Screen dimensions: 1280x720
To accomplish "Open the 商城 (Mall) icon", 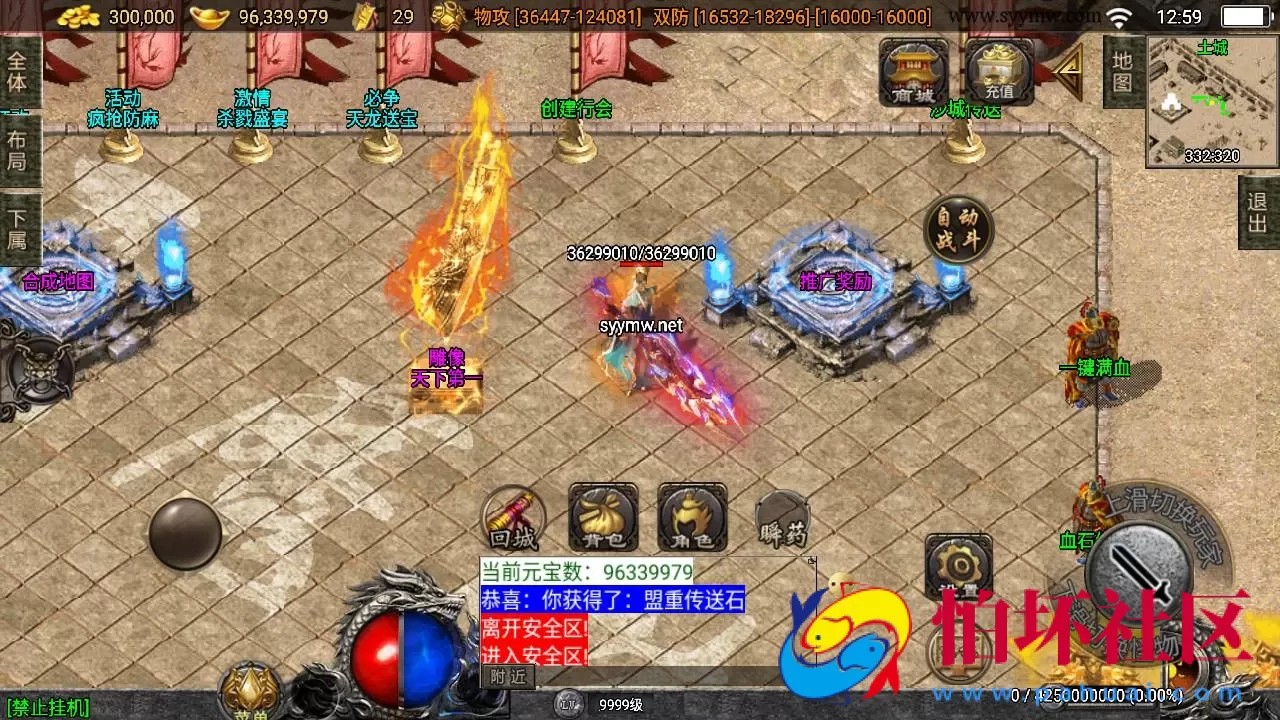I will coord(911,70).
